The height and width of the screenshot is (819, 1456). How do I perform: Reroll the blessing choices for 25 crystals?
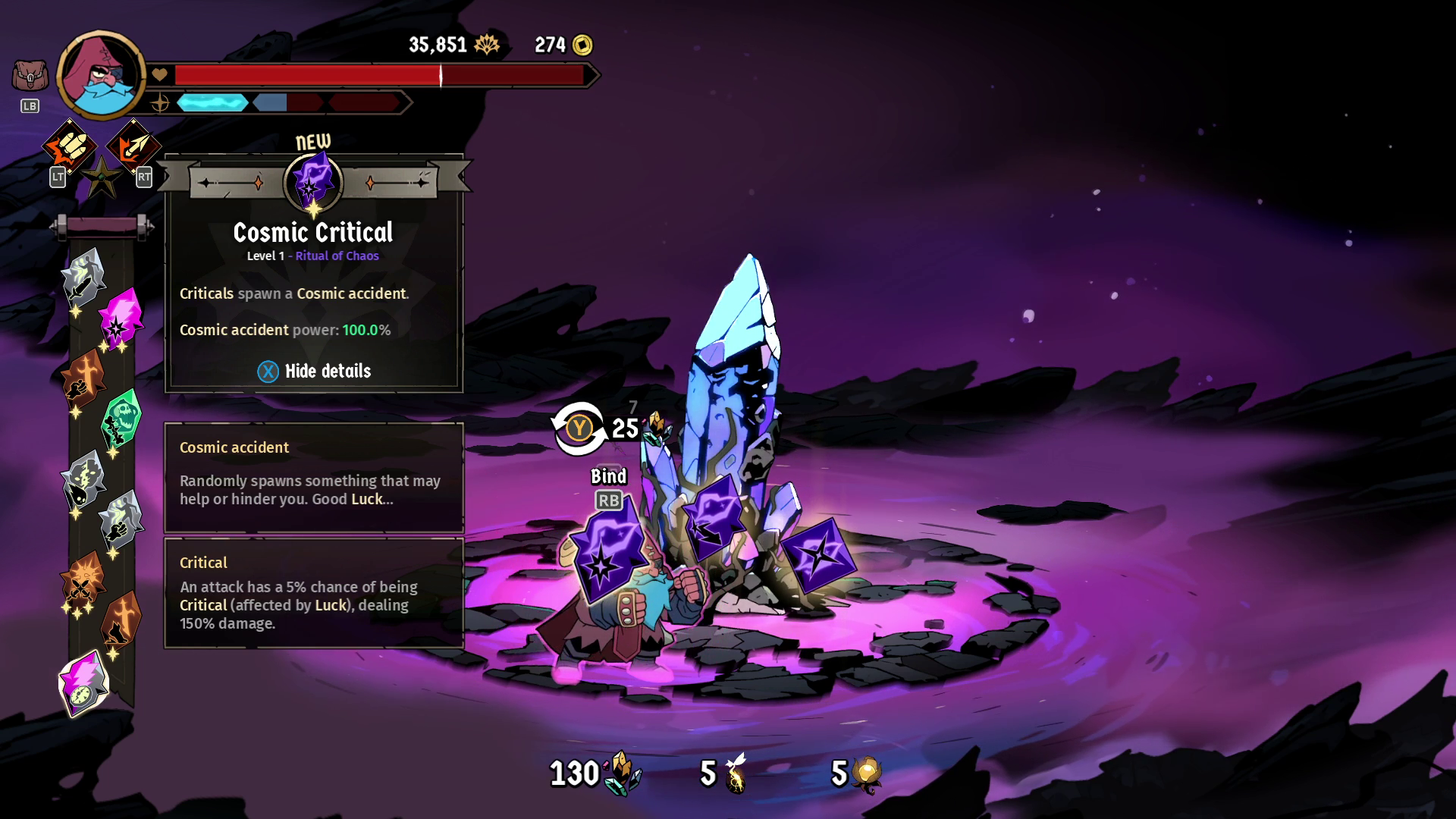tap(579, 428)
